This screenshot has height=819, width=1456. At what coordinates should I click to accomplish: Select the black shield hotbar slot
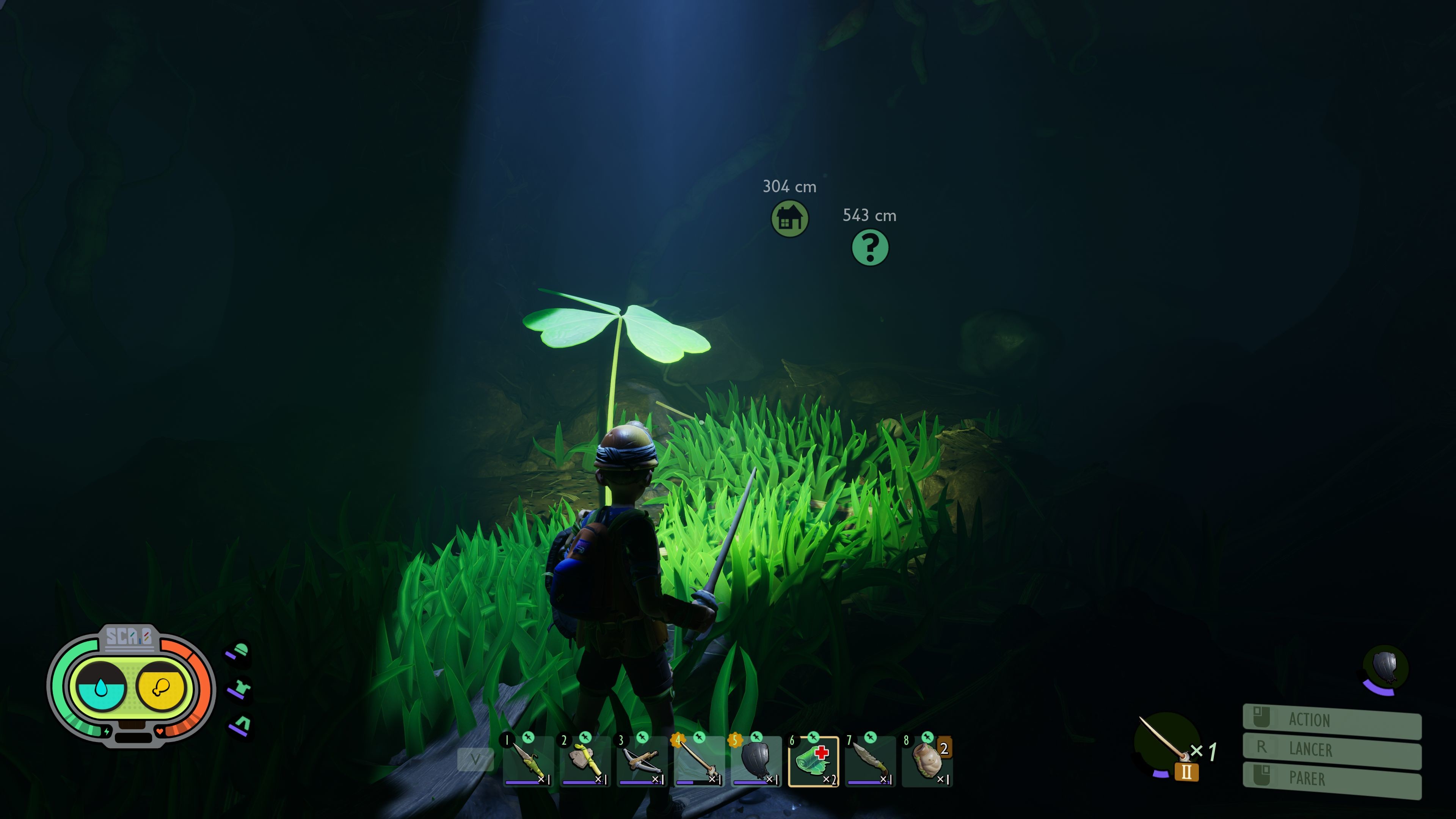click(x=756, y=761)
